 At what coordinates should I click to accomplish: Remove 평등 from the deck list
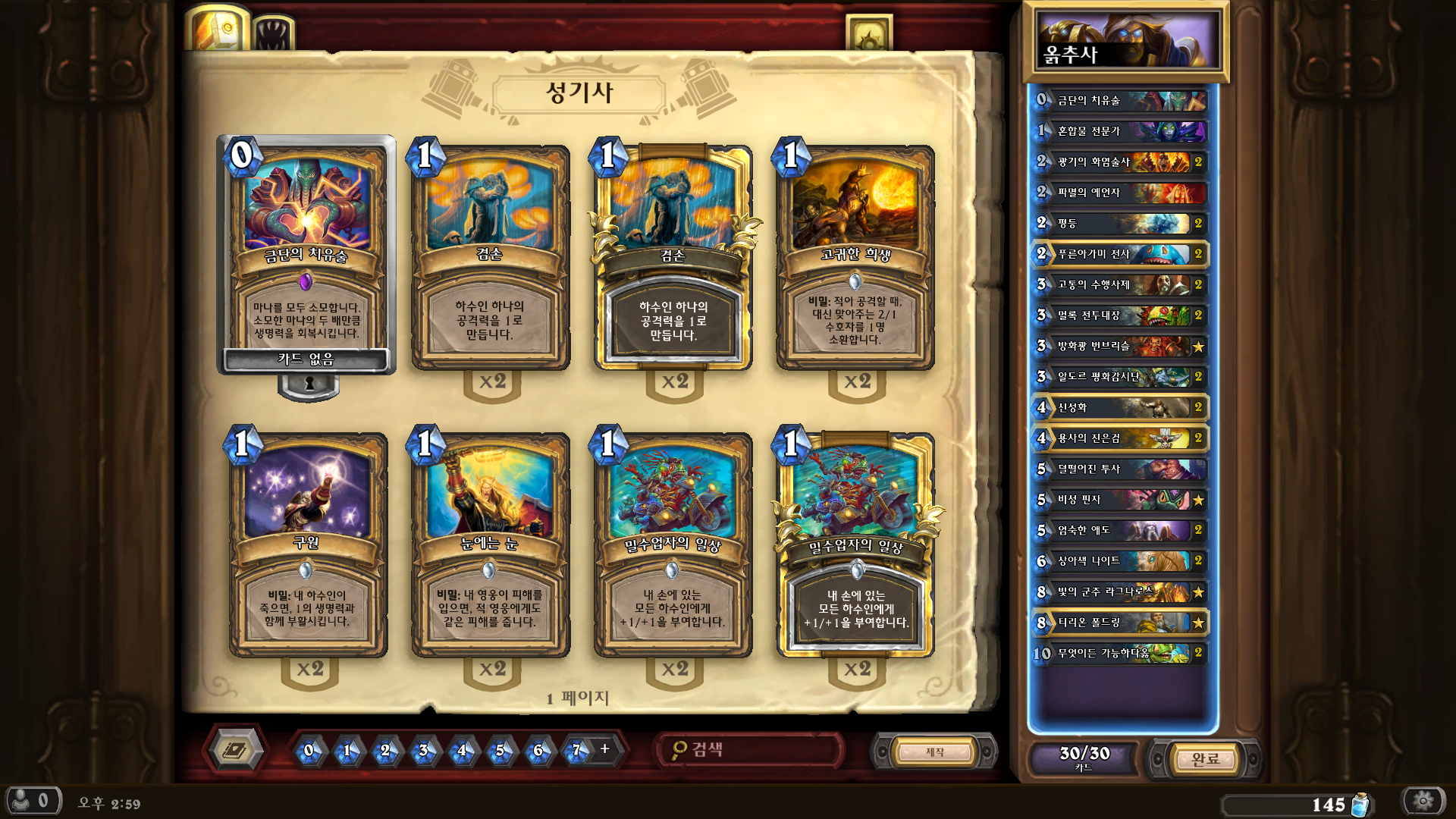coord(1119,223)
